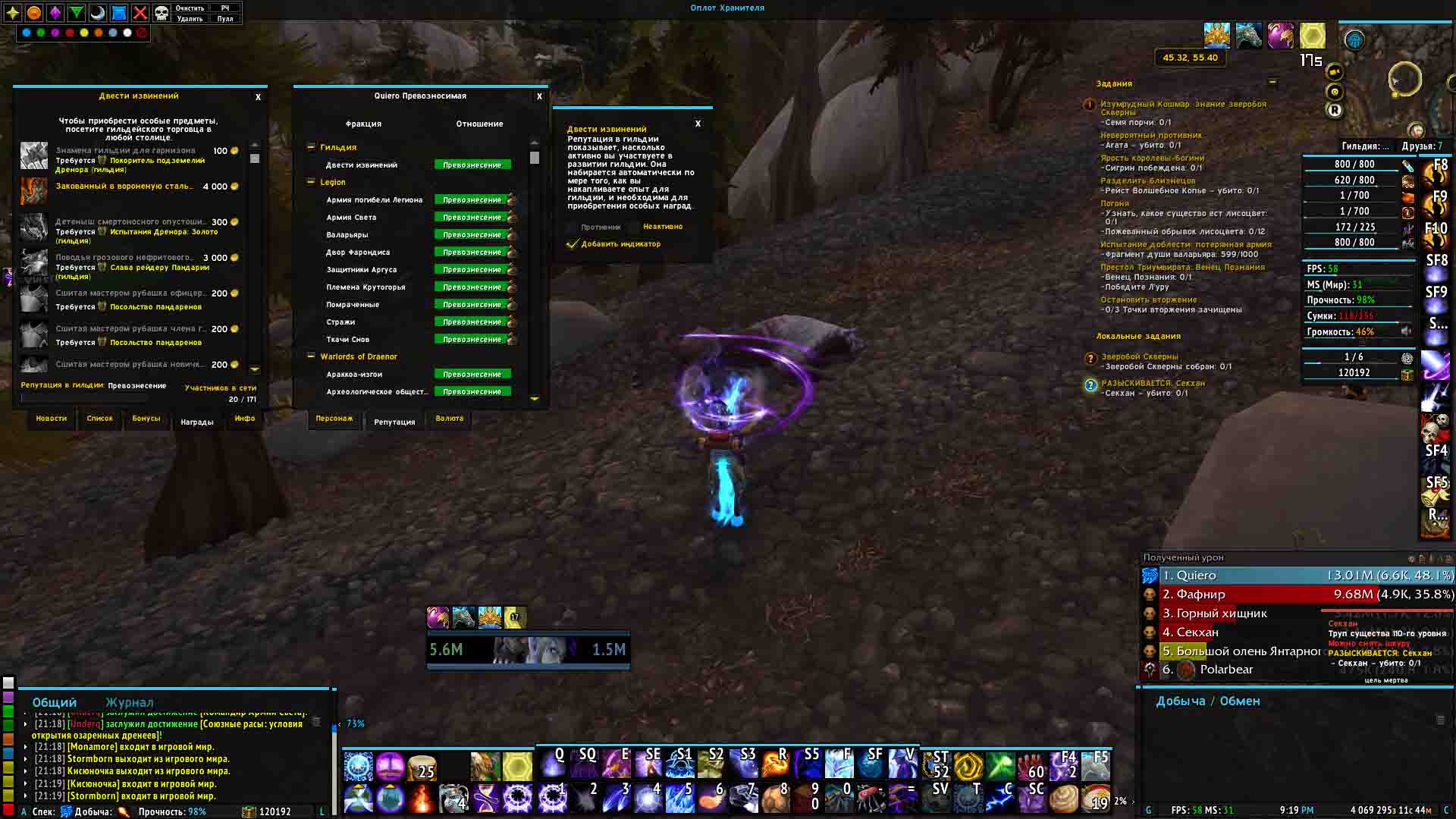Switch to the Общий chat tab
Viewport: 1456px width, 819px height.
point(55,702)
